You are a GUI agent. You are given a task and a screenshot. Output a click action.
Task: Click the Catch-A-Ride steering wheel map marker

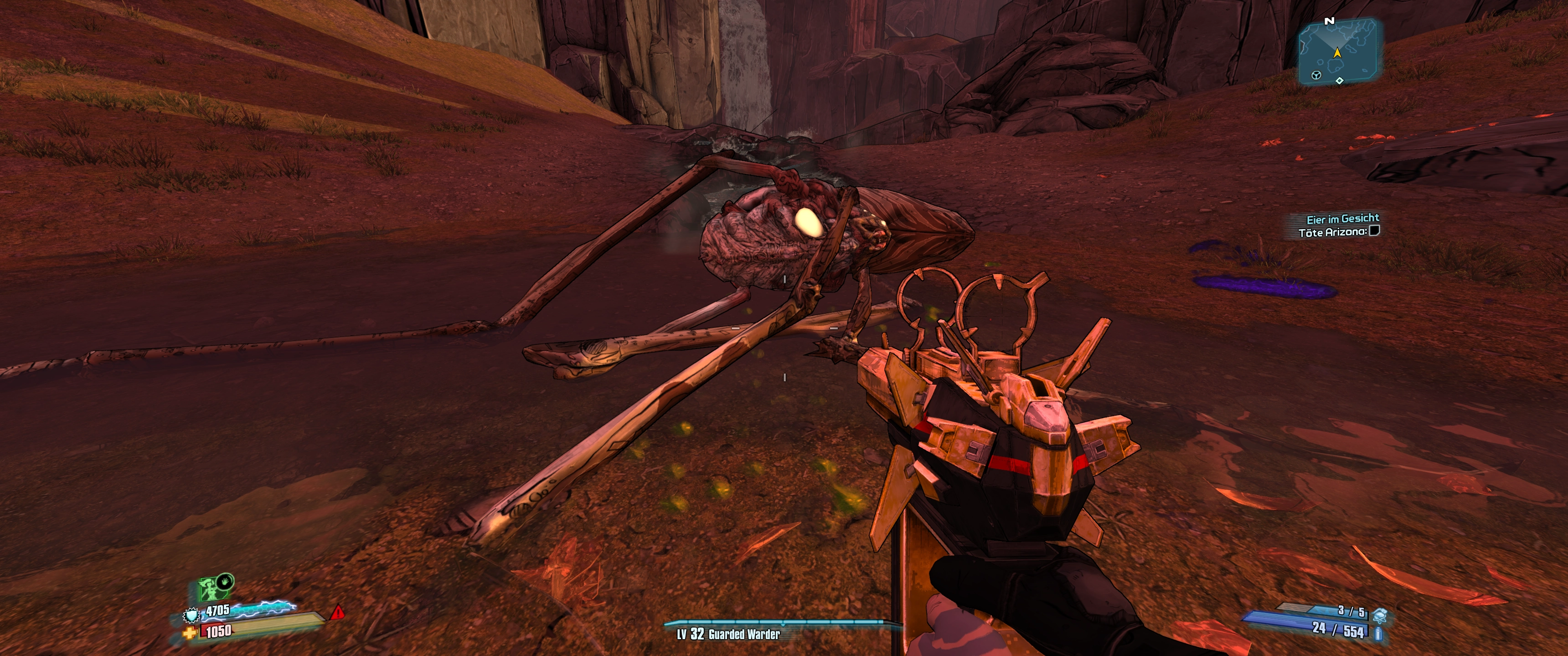(x=1316, y=76)
